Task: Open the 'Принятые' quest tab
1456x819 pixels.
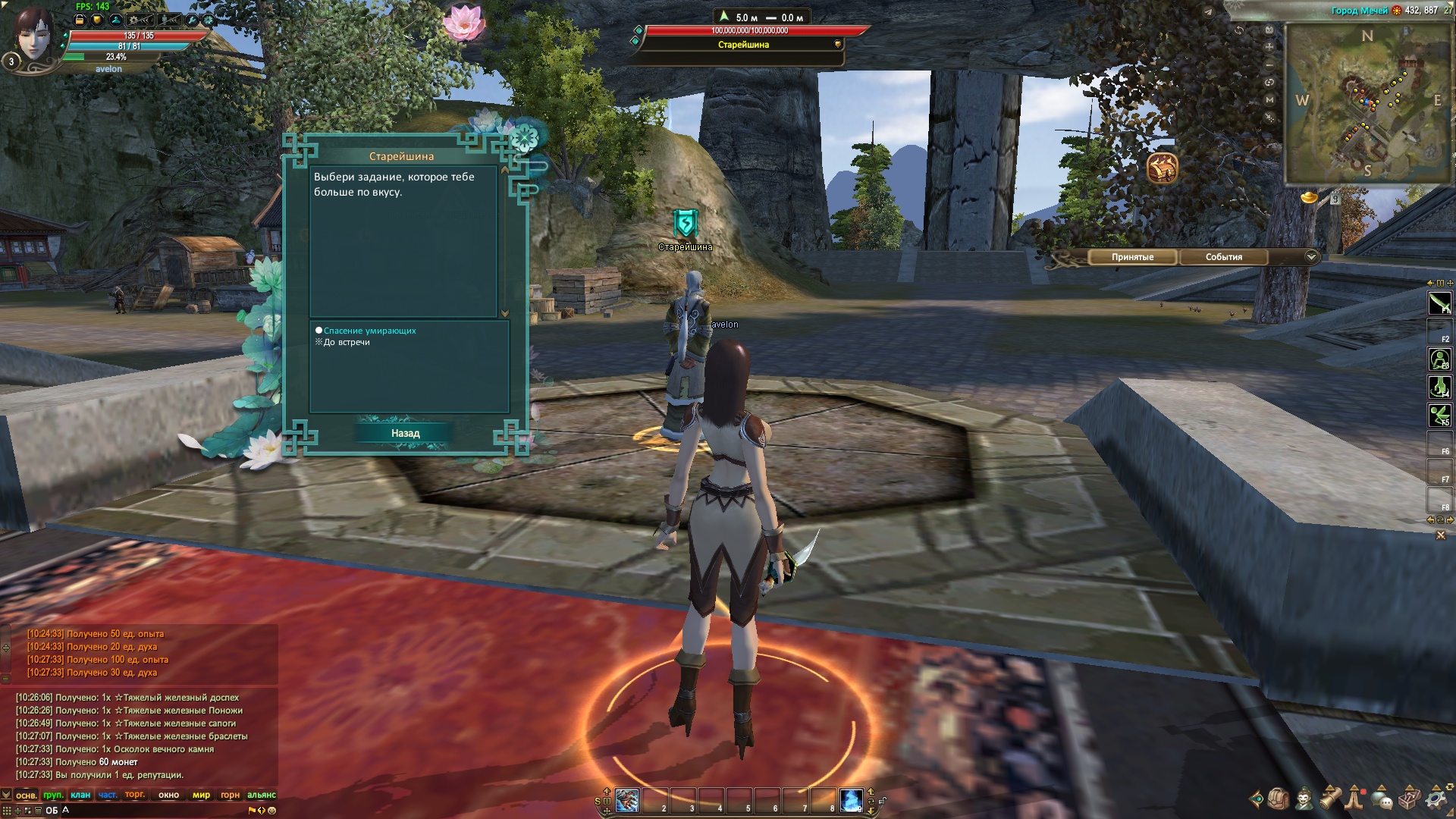Action: (1132, 257)
